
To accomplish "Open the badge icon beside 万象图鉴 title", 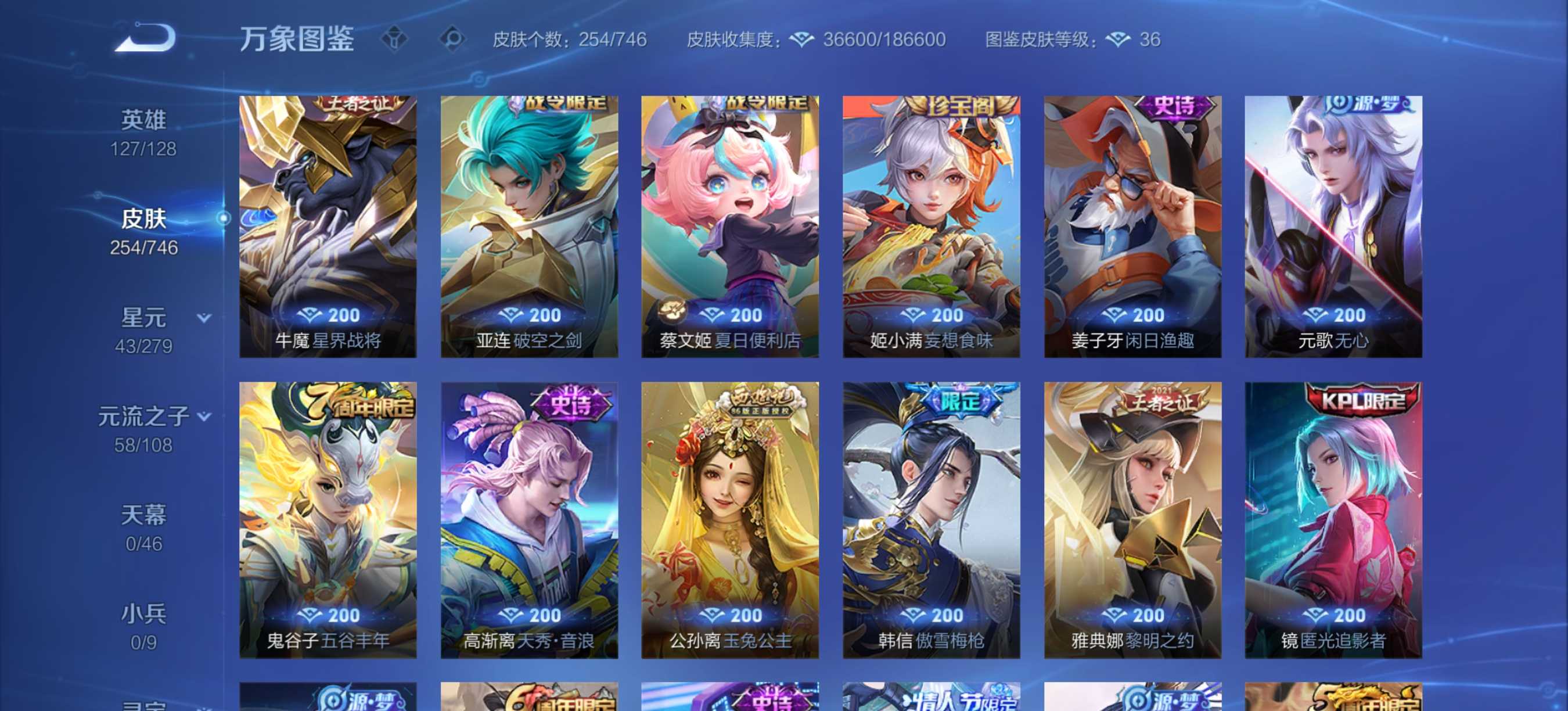I will coord(395,39).
